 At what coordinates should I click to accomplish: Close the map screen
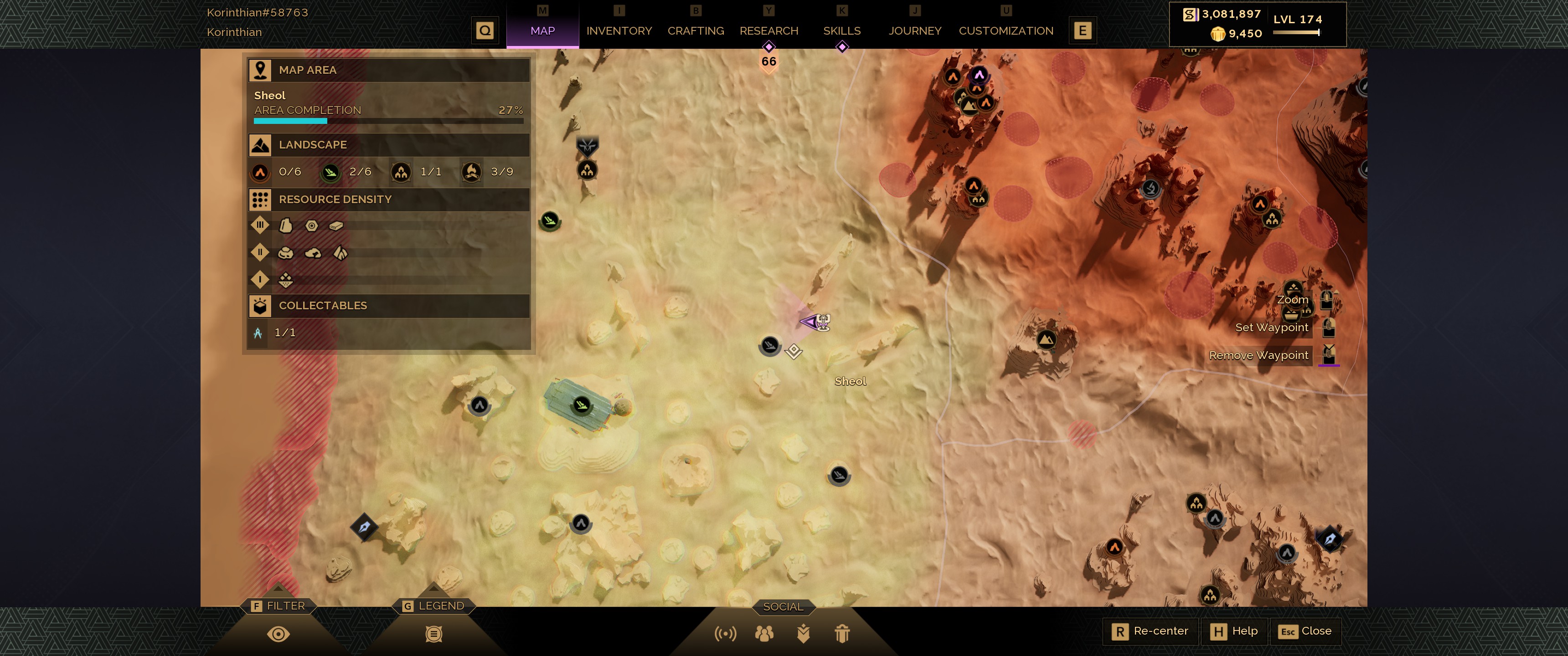1305,631
